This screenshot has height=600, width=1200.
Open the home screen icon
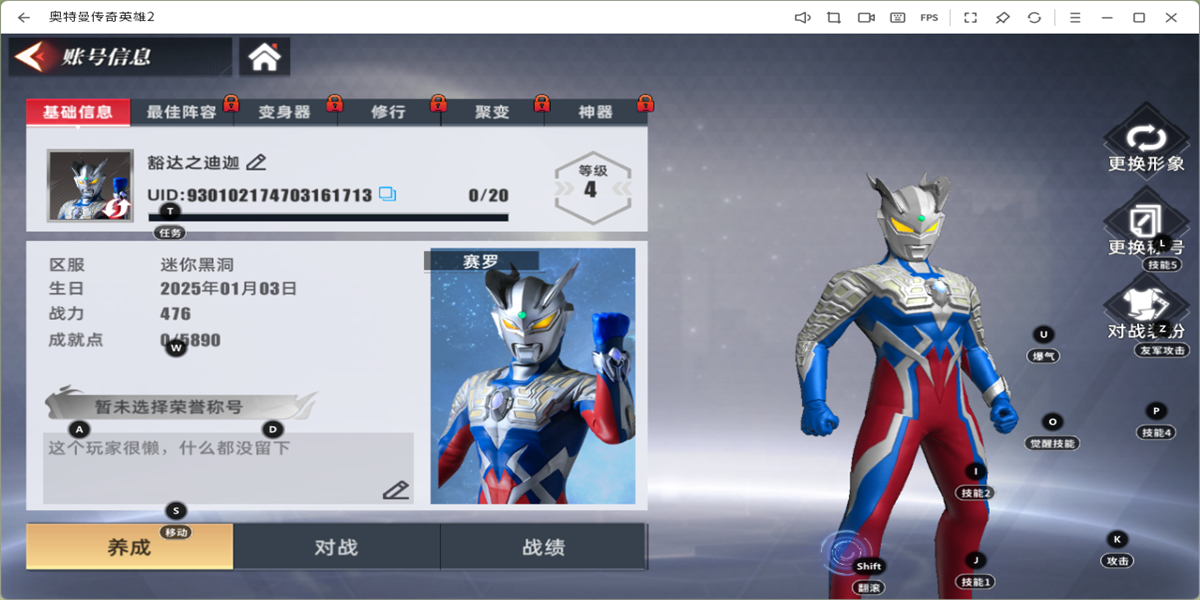pyautogui.click(x=264, y=57)
